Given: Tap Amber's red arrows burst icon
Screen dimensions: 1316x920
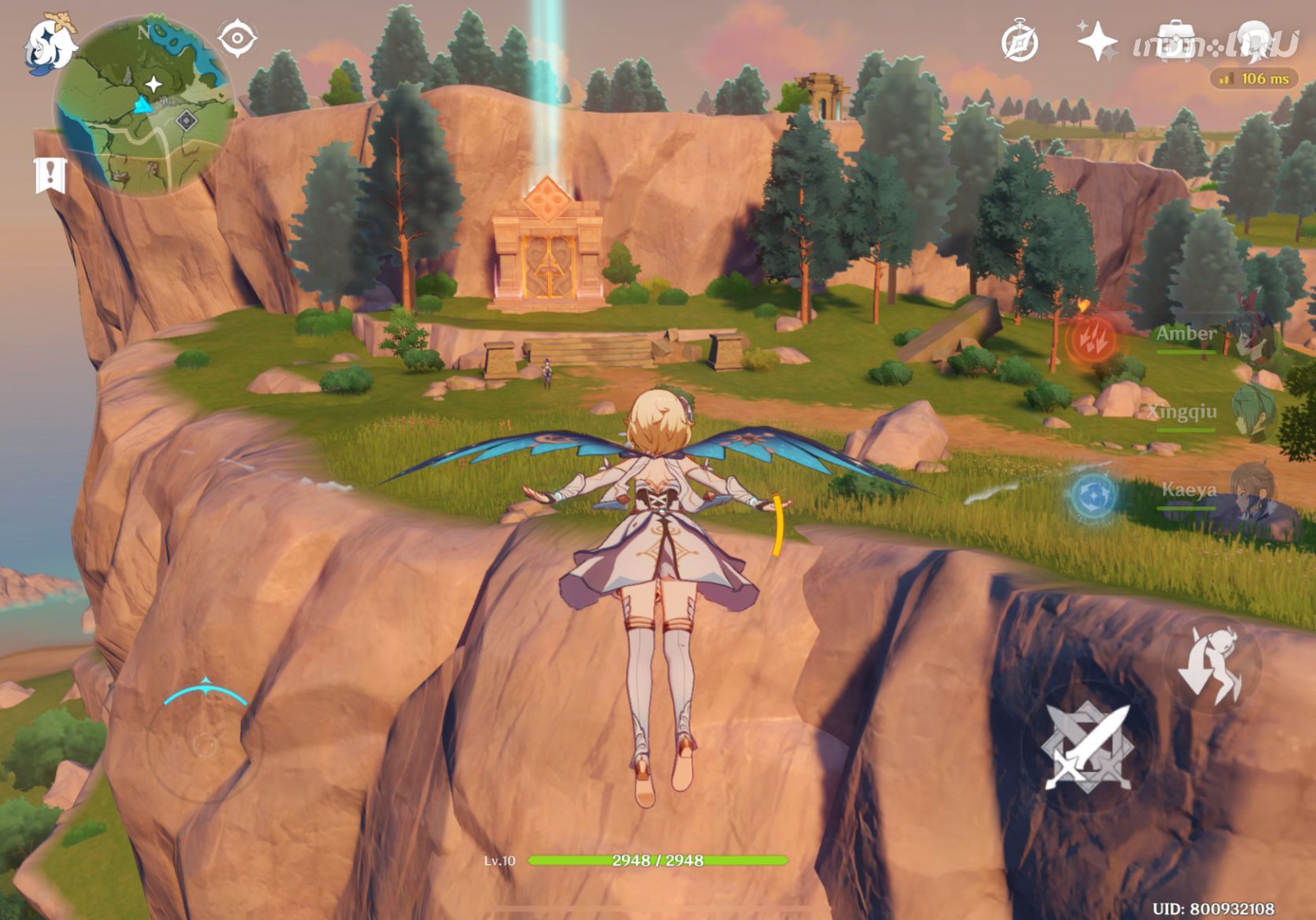Looking at the screenshot, I should (1091, 338).
